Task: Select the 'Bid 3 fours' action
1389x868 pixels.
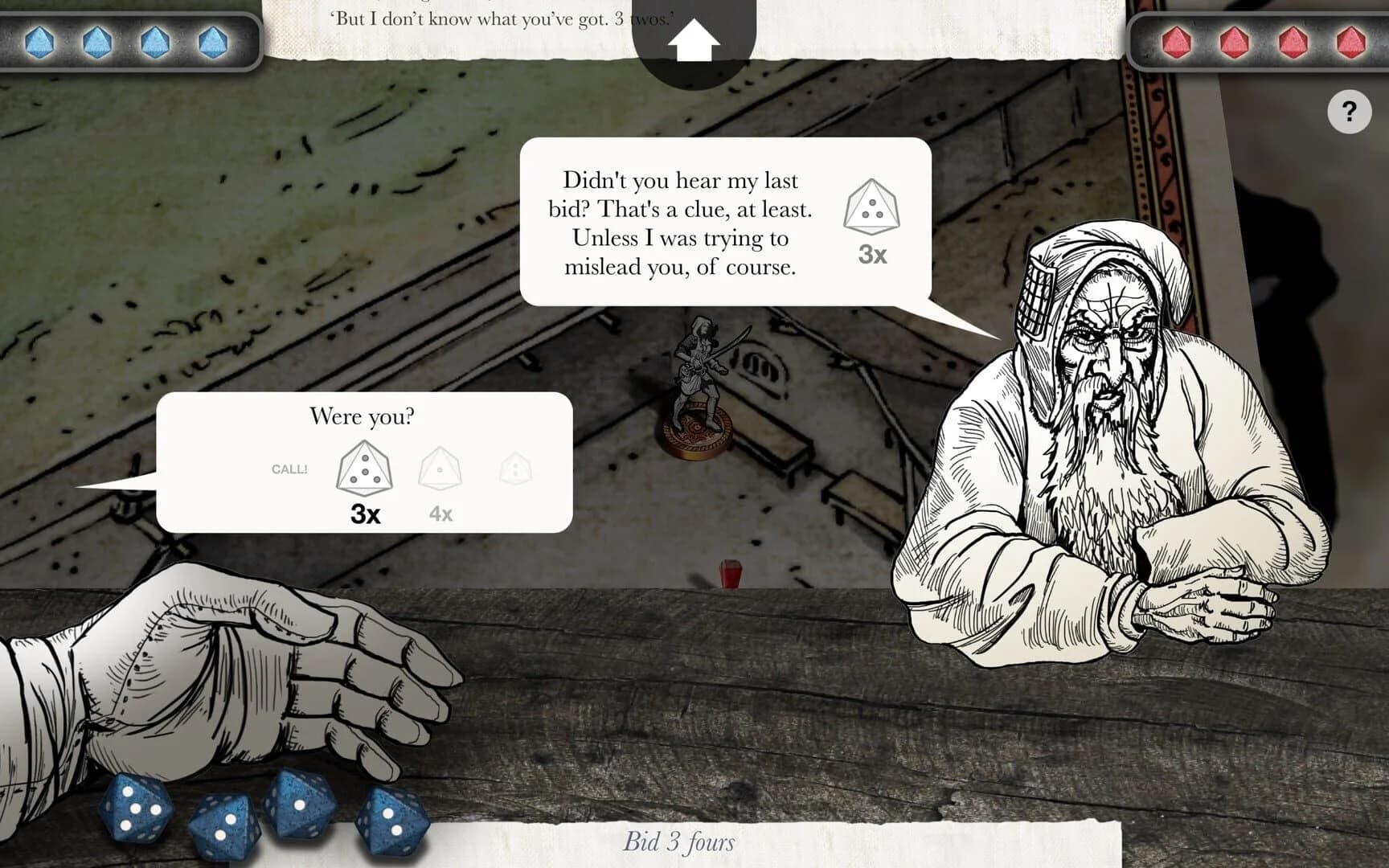Action: click(x=679, y=842)
